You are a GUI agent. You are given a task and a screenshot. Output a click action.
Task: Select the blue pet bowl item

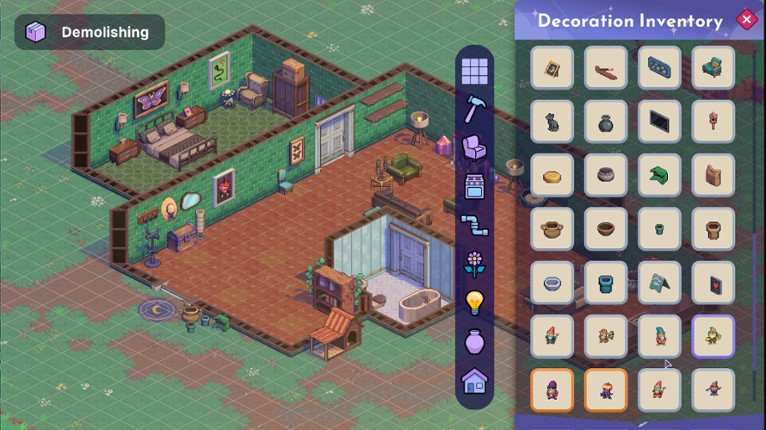pyautogui.click(x=552, y=283)
